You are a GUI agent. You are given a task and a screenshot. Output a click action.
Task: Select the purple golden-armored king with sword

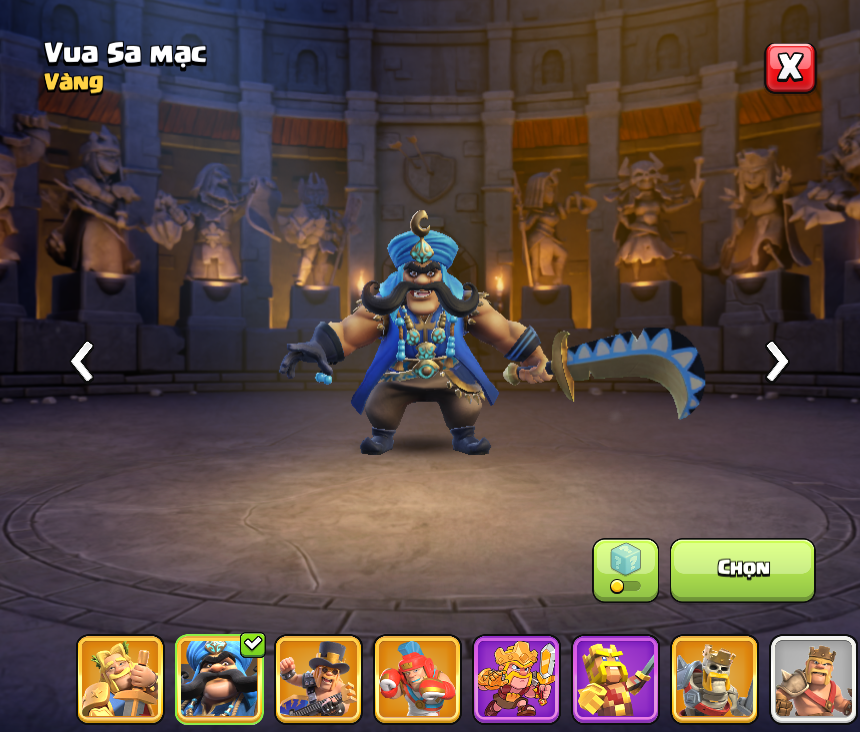pyautogui.click(x=516, y=679)
